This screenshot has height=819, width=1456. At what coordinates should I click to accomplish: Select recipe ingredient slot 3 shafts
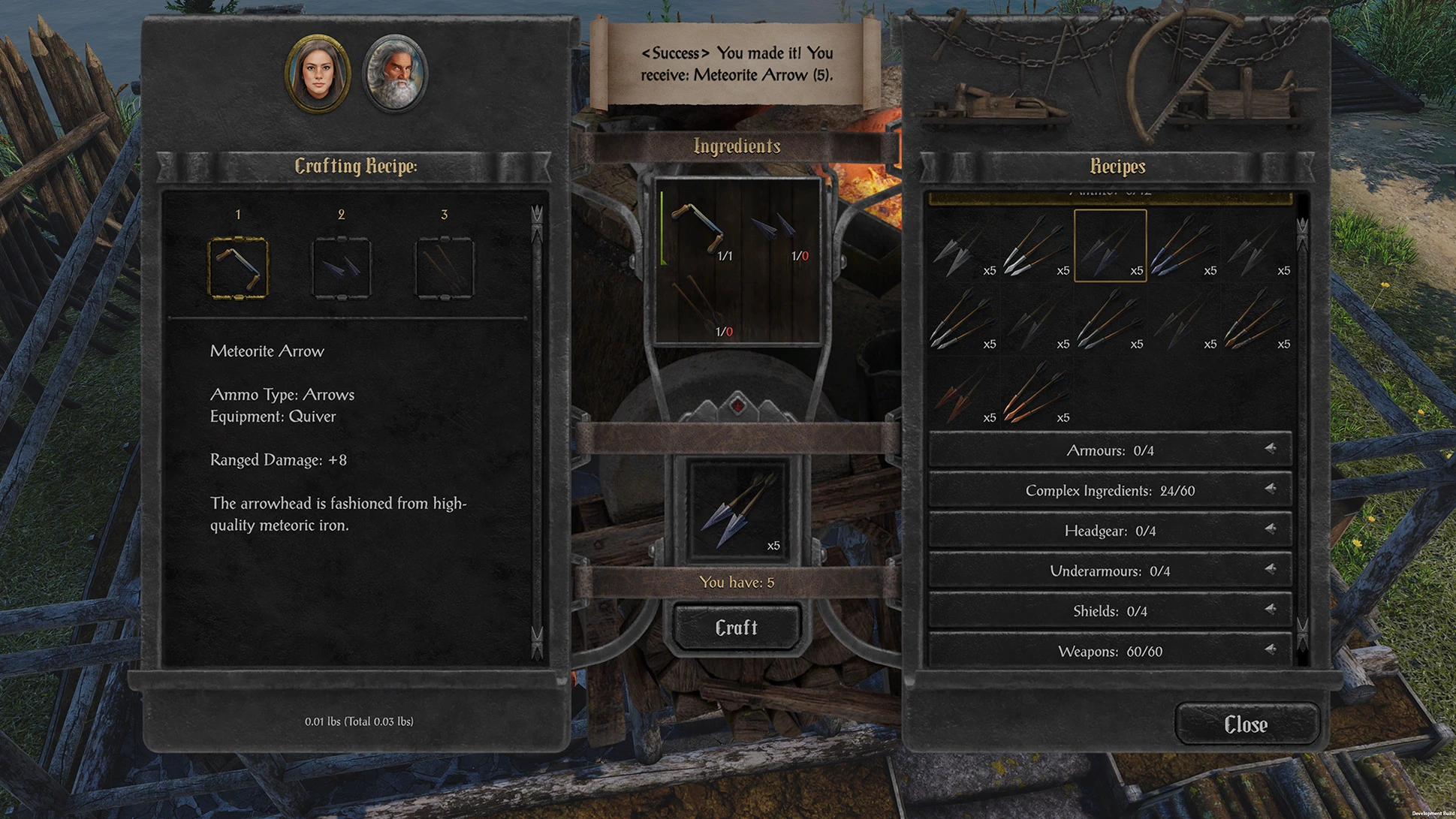point(445,268)
